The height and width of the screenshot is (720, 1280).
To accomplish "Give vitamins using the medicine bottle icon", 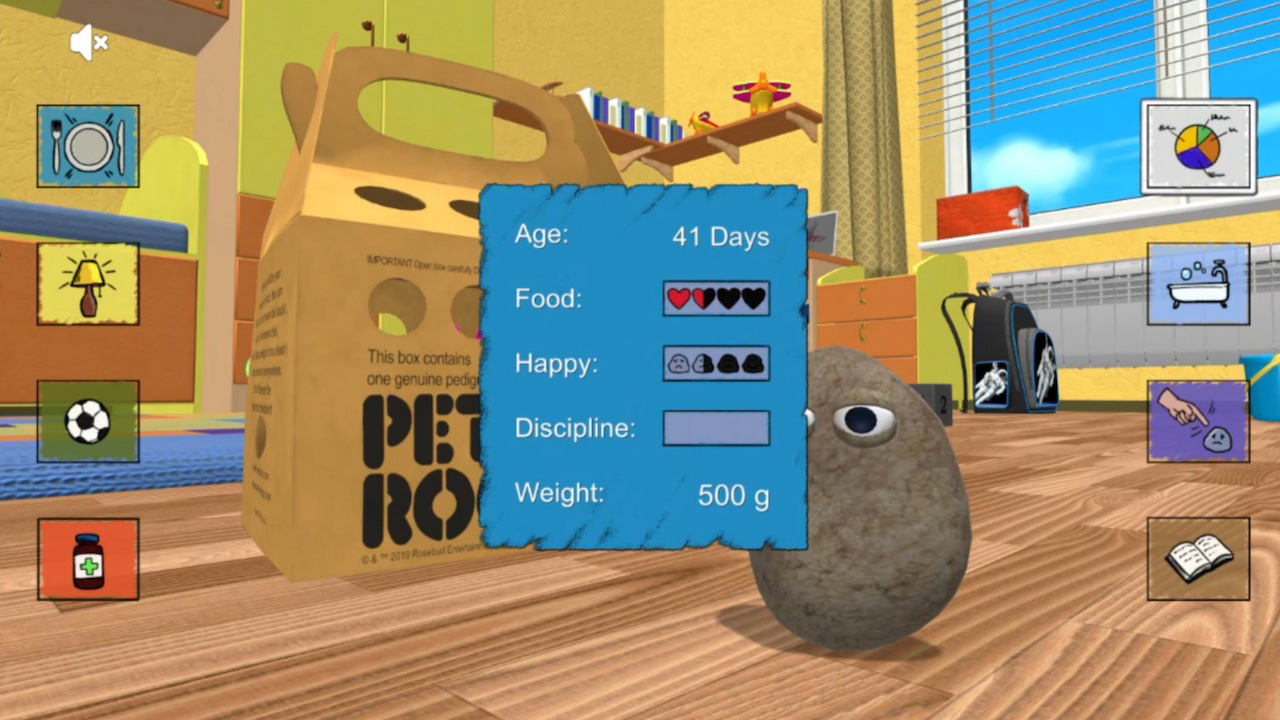I will 87,558.
